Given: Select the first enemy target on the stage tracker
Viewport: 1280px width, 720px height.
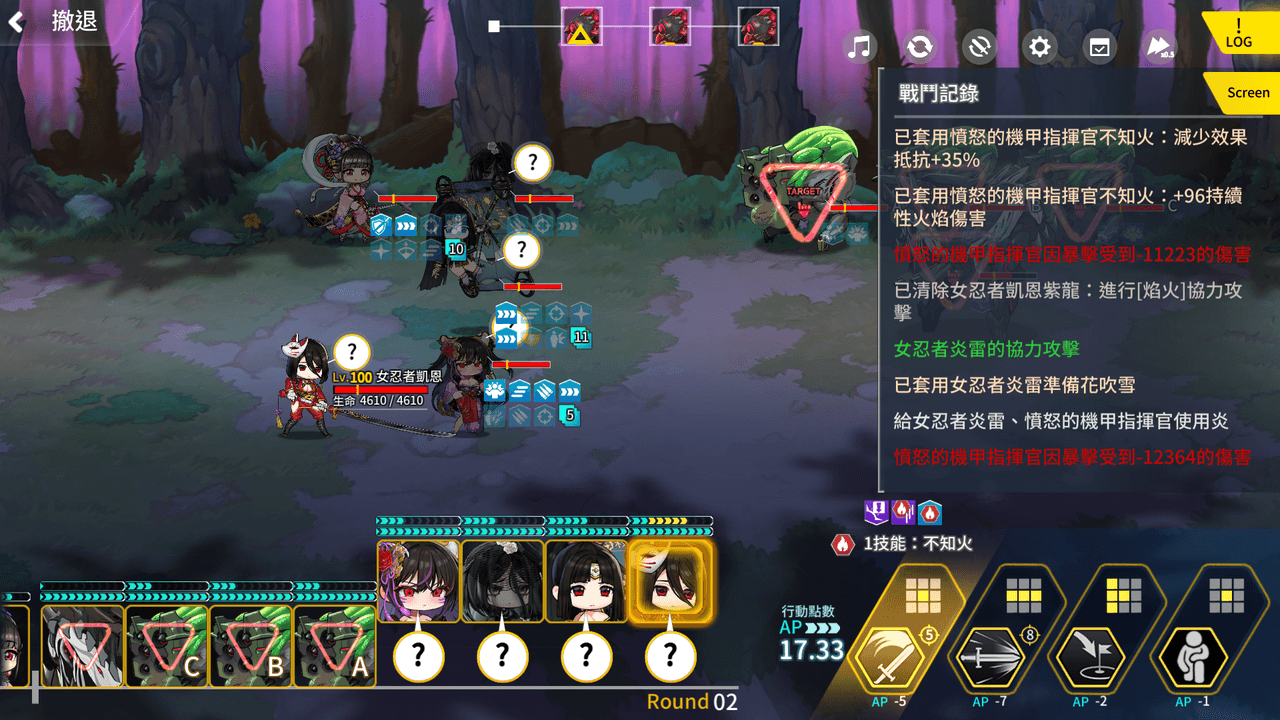Looking at the screenshot, I should point(581,26).
